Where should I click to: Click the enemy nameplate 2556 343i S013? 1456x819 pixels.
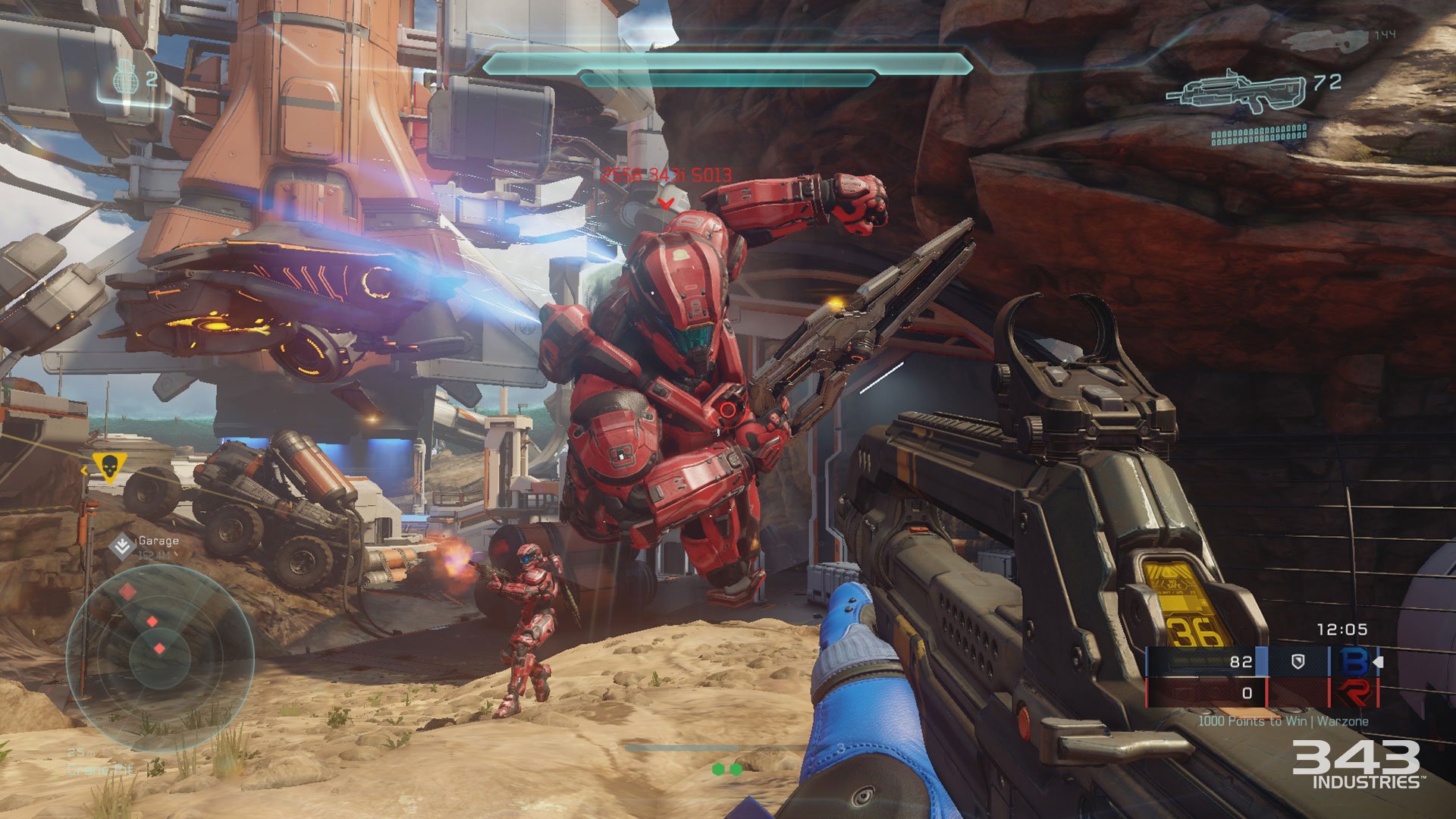(x=666, y=174)
